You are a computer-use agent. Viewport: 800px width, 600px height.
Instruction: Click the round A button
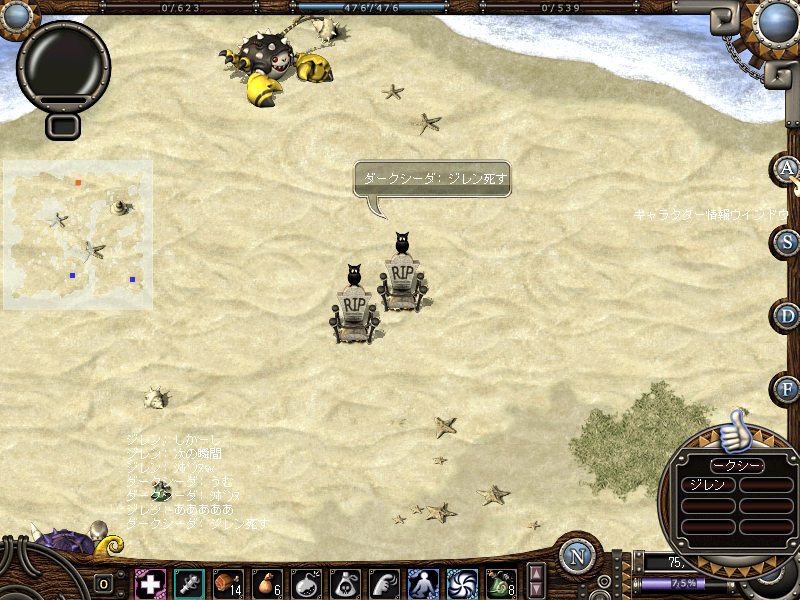point(787,168)
